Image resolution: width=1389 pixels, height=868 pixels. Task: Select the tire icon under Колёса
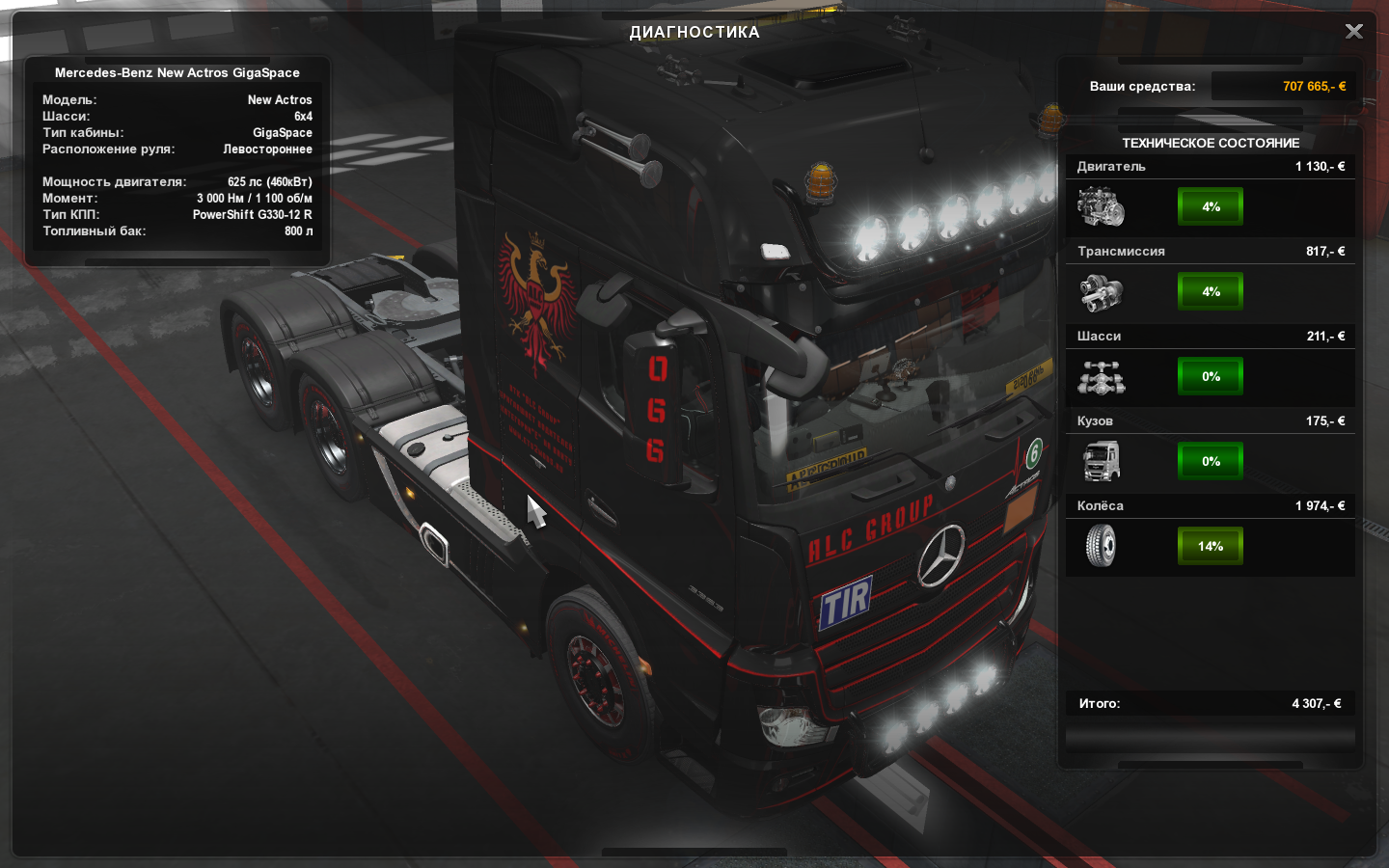pyautogui.click(x=1101, y=546)
